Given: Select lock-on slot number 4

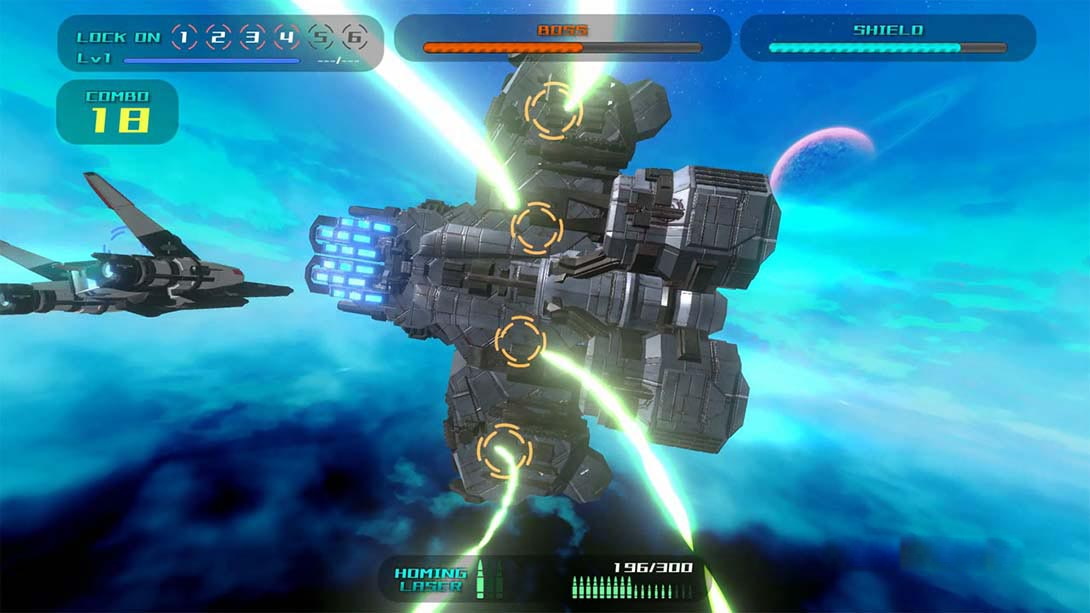Looking at the screenshot, I should click(287, 38).
